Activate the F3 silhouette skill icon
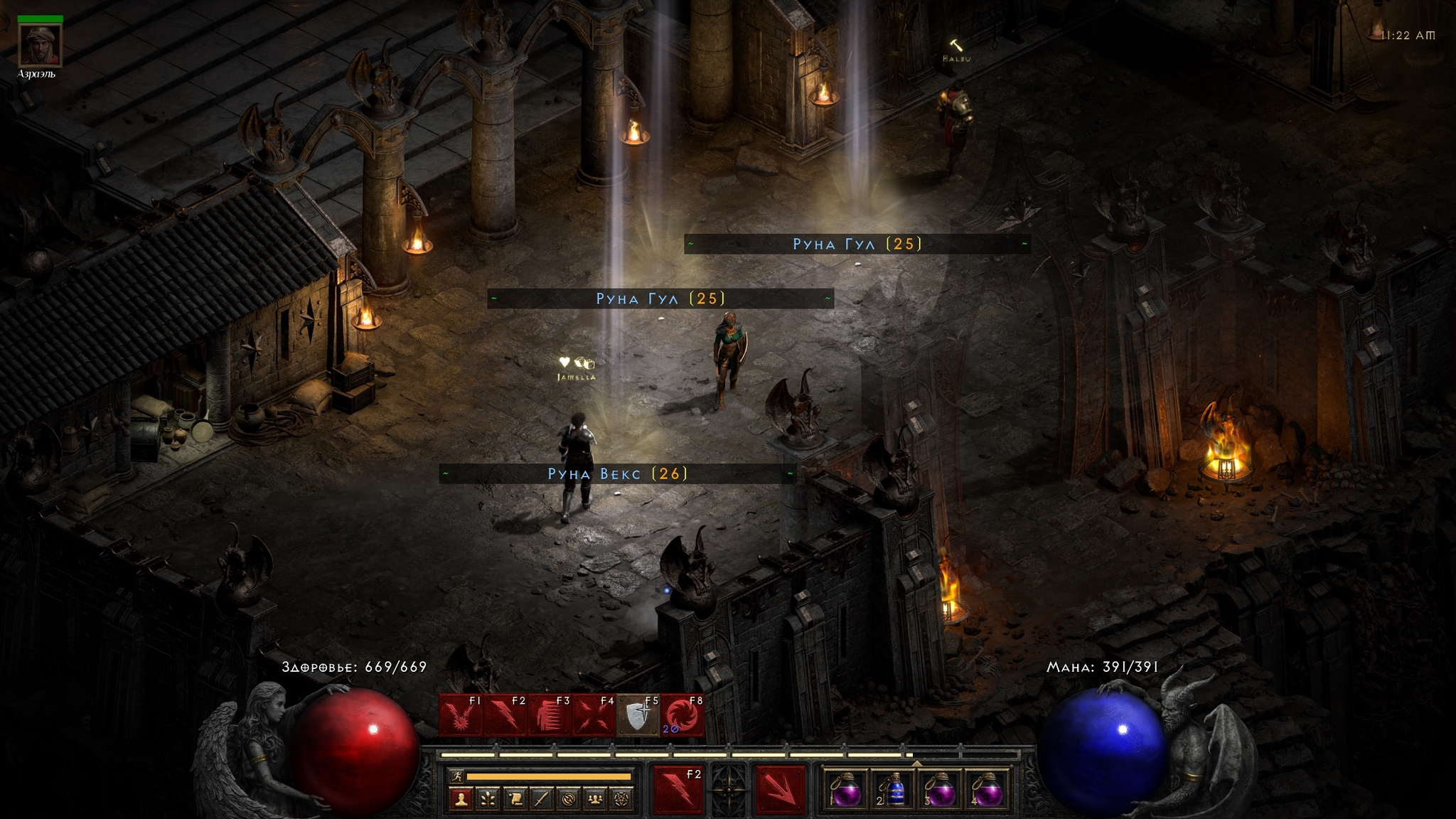The height and width of the screenshot is (819, 1456). tap(550, 714)
